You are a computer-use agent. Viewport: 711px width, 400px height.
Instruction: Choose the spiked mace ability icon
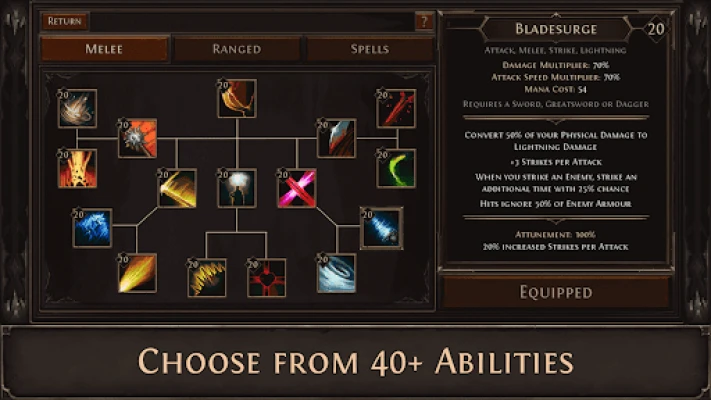pos(137,139)
